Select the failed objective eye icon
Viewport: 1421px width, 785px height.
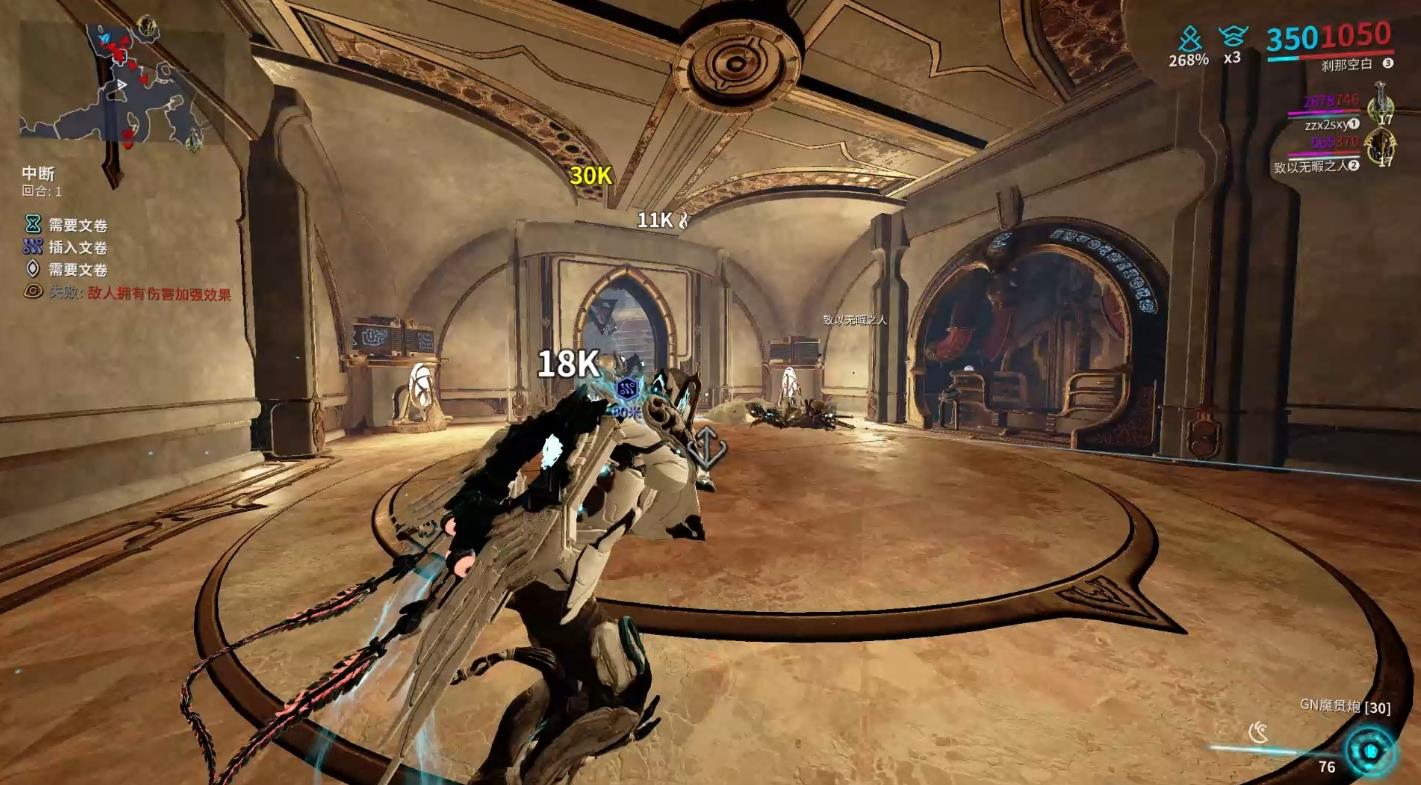point(33,292)
